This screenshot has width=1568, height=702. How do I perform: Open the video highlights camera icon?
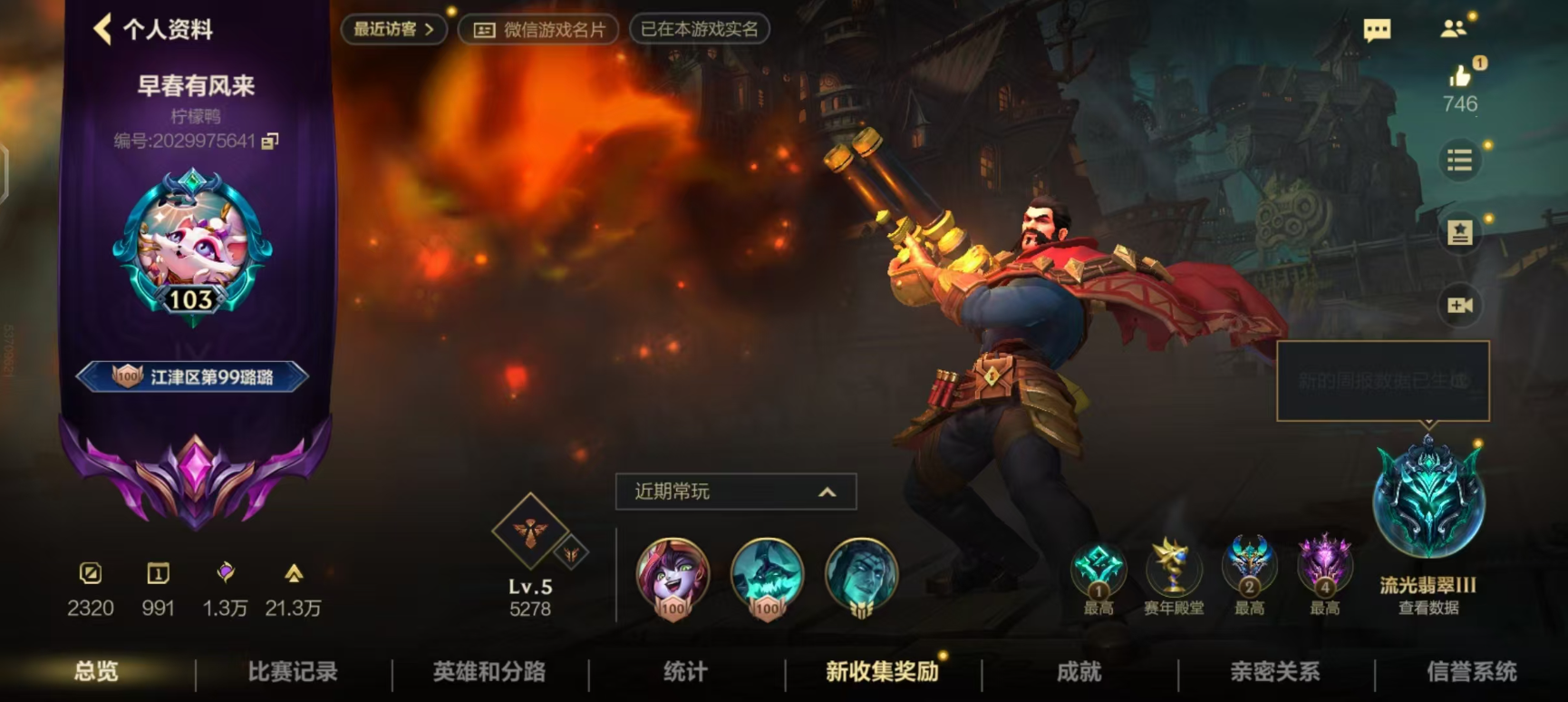click(x=1459, y=306)
